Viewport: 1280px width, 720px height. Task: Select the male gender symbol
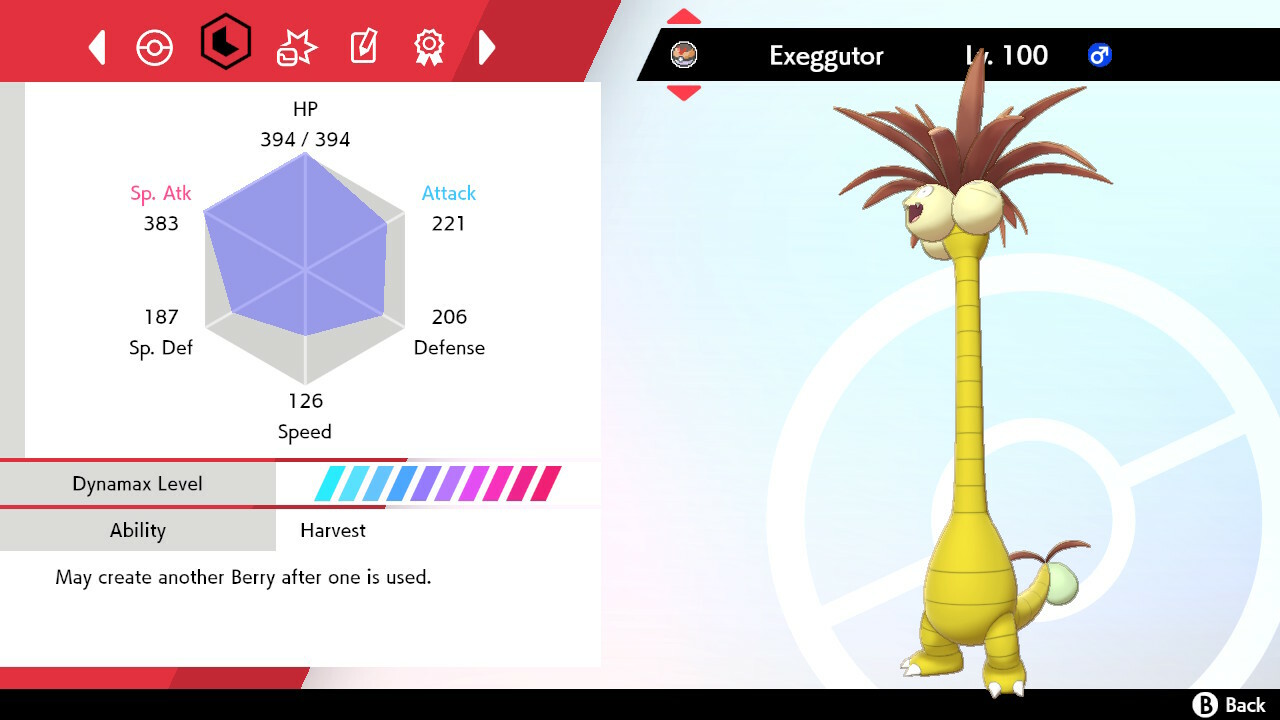point(1101,57)
